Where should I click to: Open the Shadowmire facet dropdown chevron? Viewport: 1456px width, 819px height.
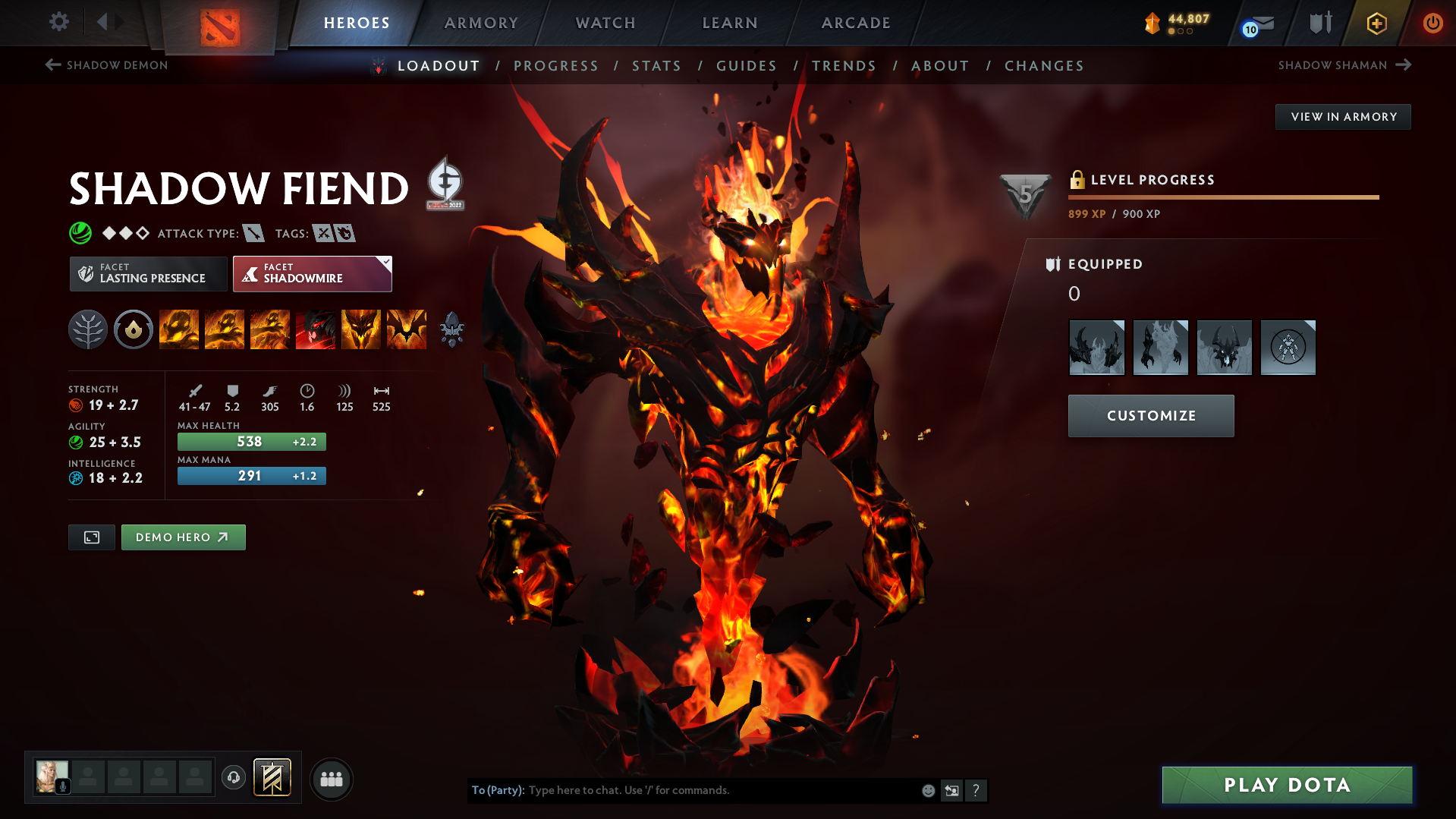coord(386,263)
